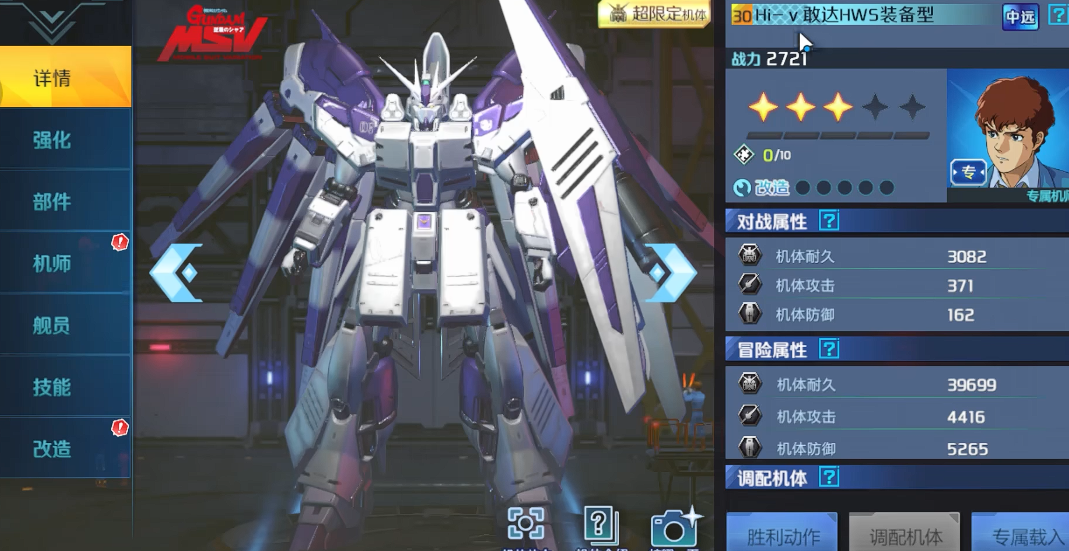This screenshot has height=551, width=1069.
Task: Open the 调配机体 help question mark
Action: (828, 477)
